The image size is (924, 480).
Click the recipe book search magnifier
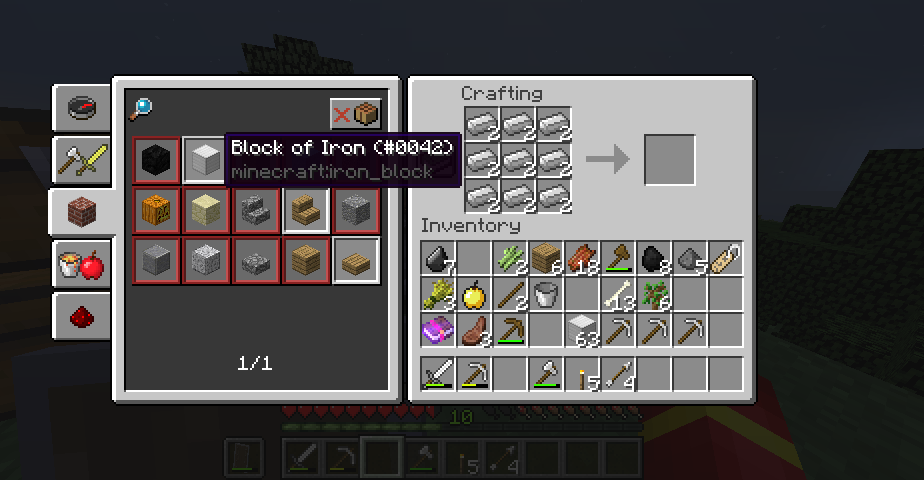click(x=141, y=109)
